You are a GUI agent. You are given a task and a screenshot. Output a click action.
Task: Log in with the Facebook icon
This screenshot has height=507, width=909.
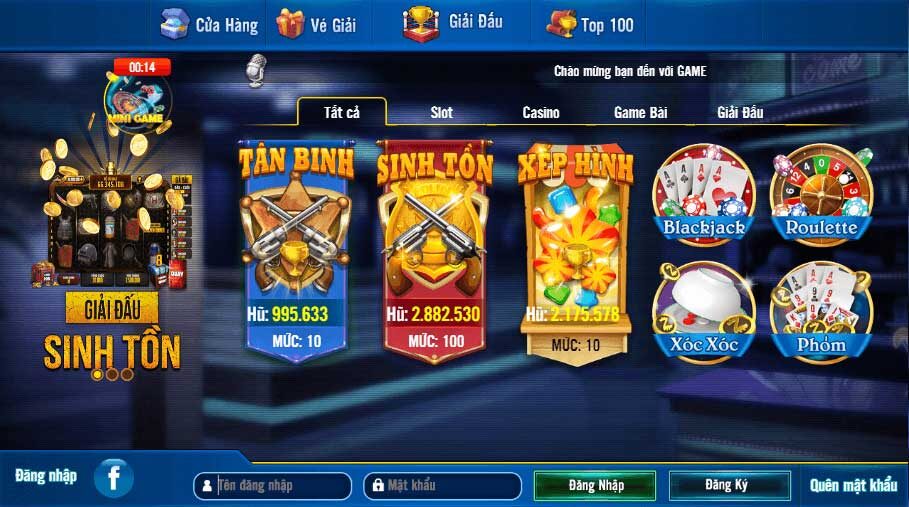coord(114,478)
